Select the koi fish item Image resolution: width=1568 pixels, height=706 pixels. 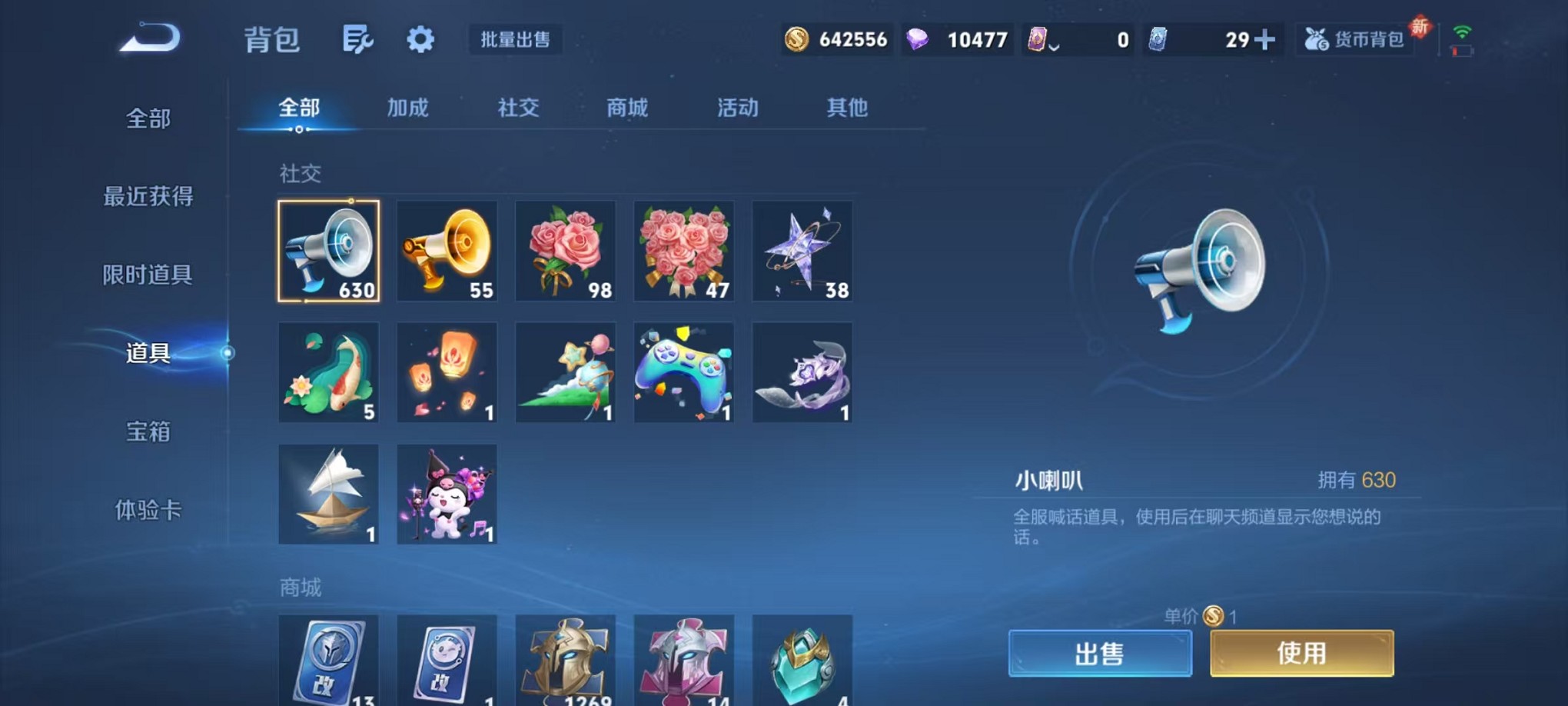(x=328, y=373)
